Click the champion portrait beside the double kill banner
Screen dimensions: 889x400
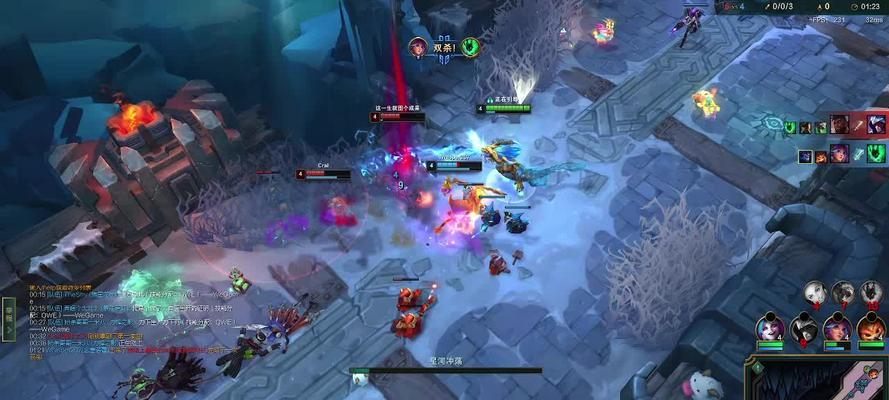pos(417,47)
